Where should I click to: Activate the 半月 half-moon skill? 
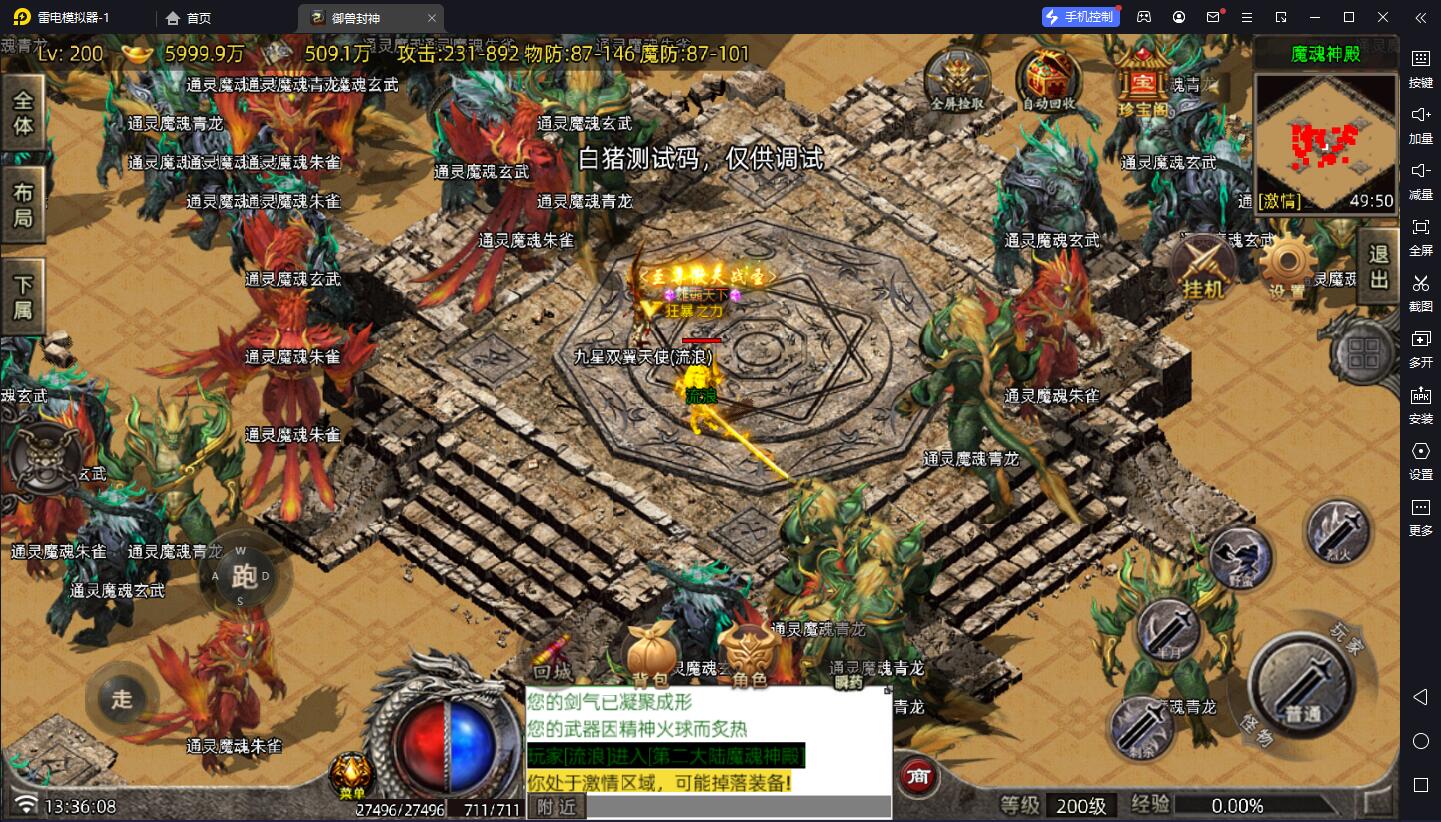(1169, 630)
